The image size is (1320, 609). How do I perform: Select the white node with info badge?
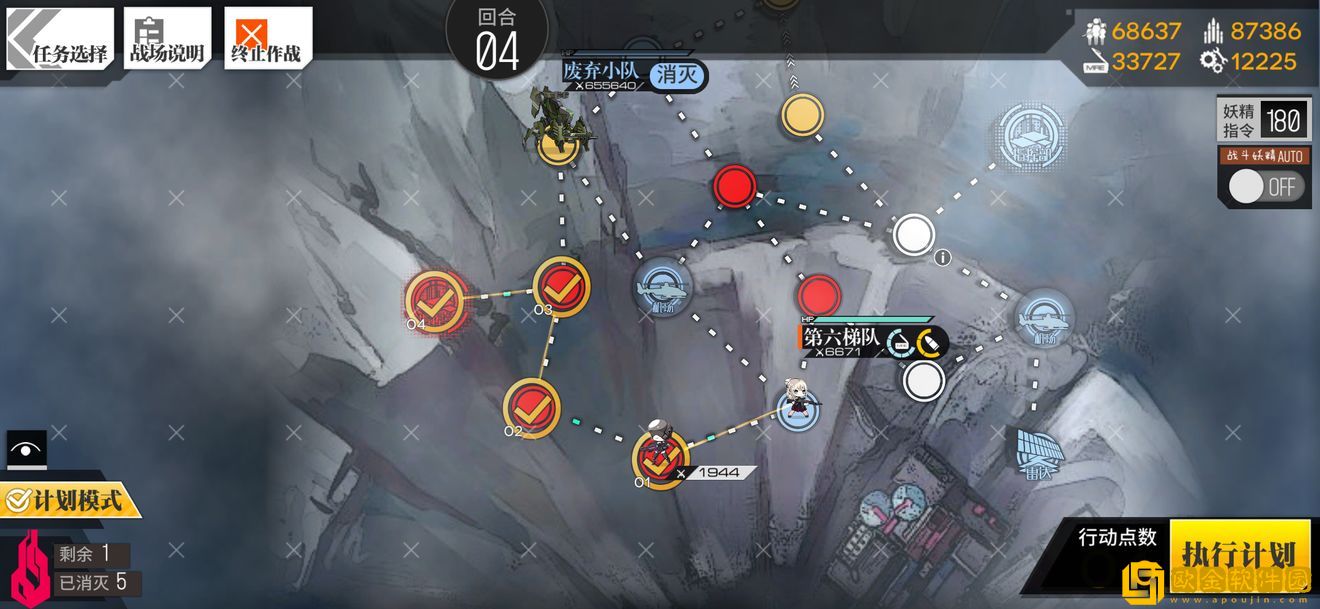click(912, 234)
